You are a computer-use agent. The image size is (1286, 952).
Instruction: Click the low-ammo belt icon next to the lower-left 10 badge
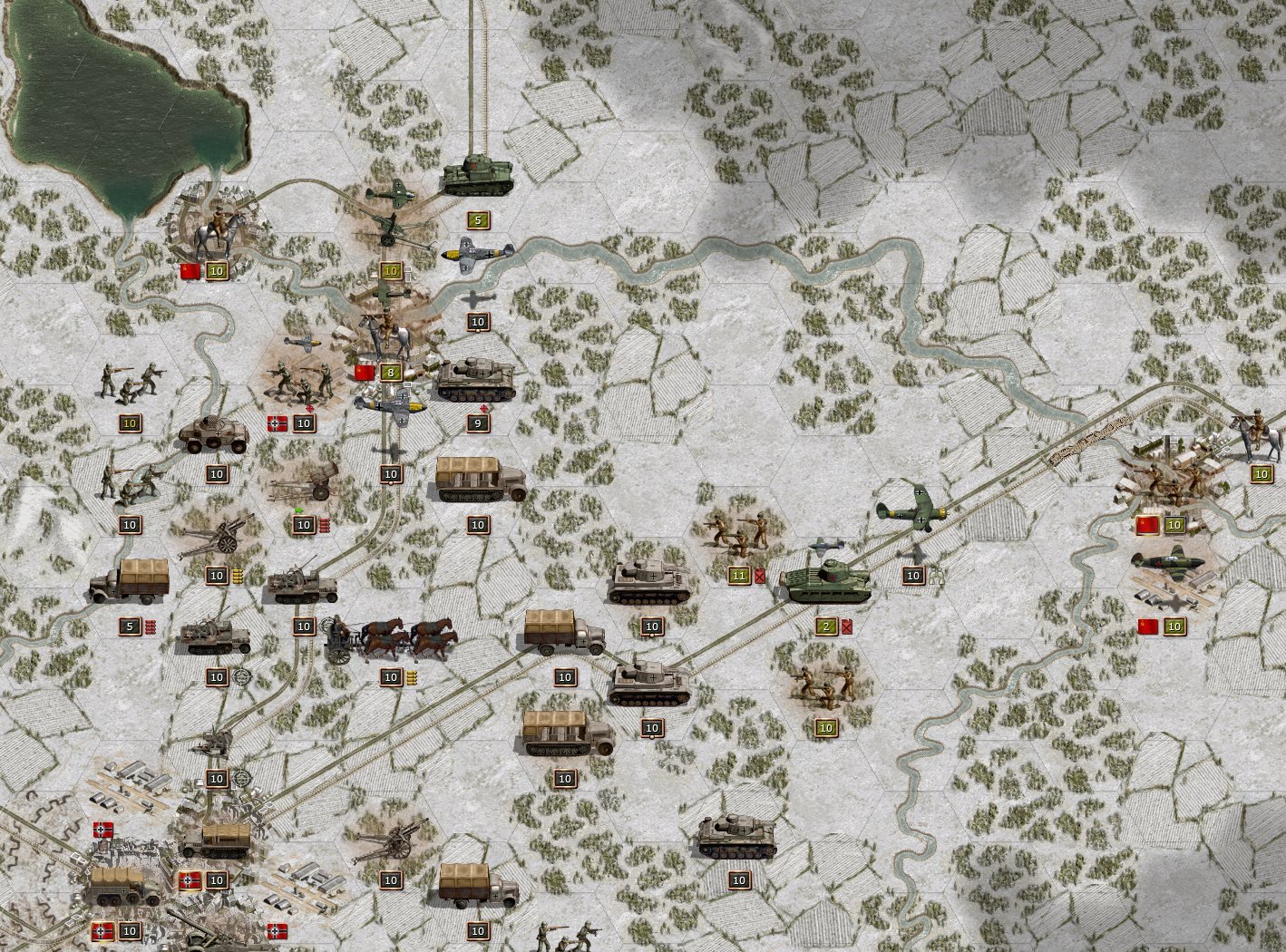[x=238, y=575]
